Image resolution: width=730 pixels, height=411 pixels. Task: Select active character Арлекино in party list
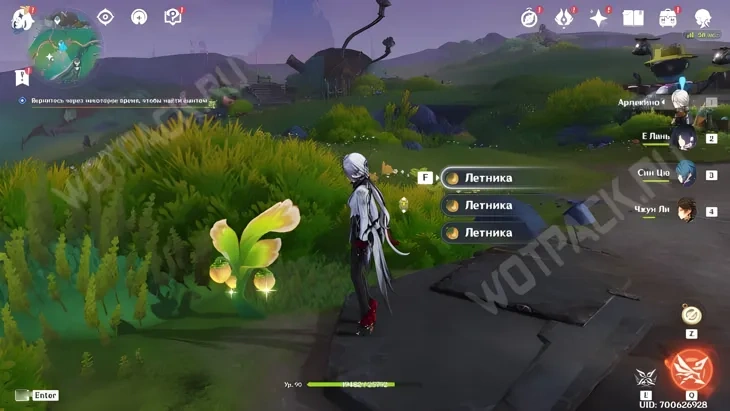(680, 101)
